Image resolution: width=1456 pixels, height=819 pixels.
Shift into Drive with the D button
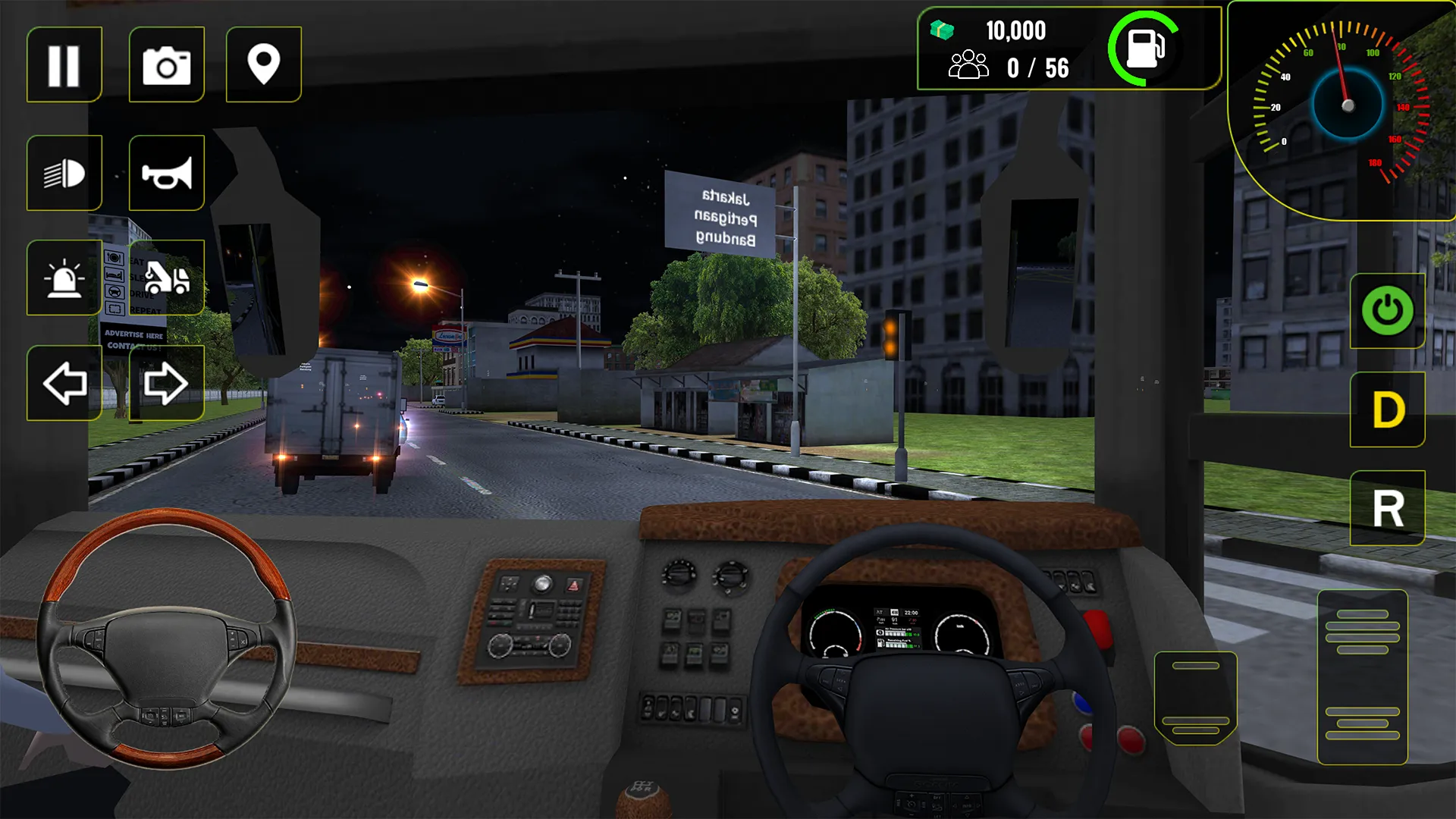1386,409
